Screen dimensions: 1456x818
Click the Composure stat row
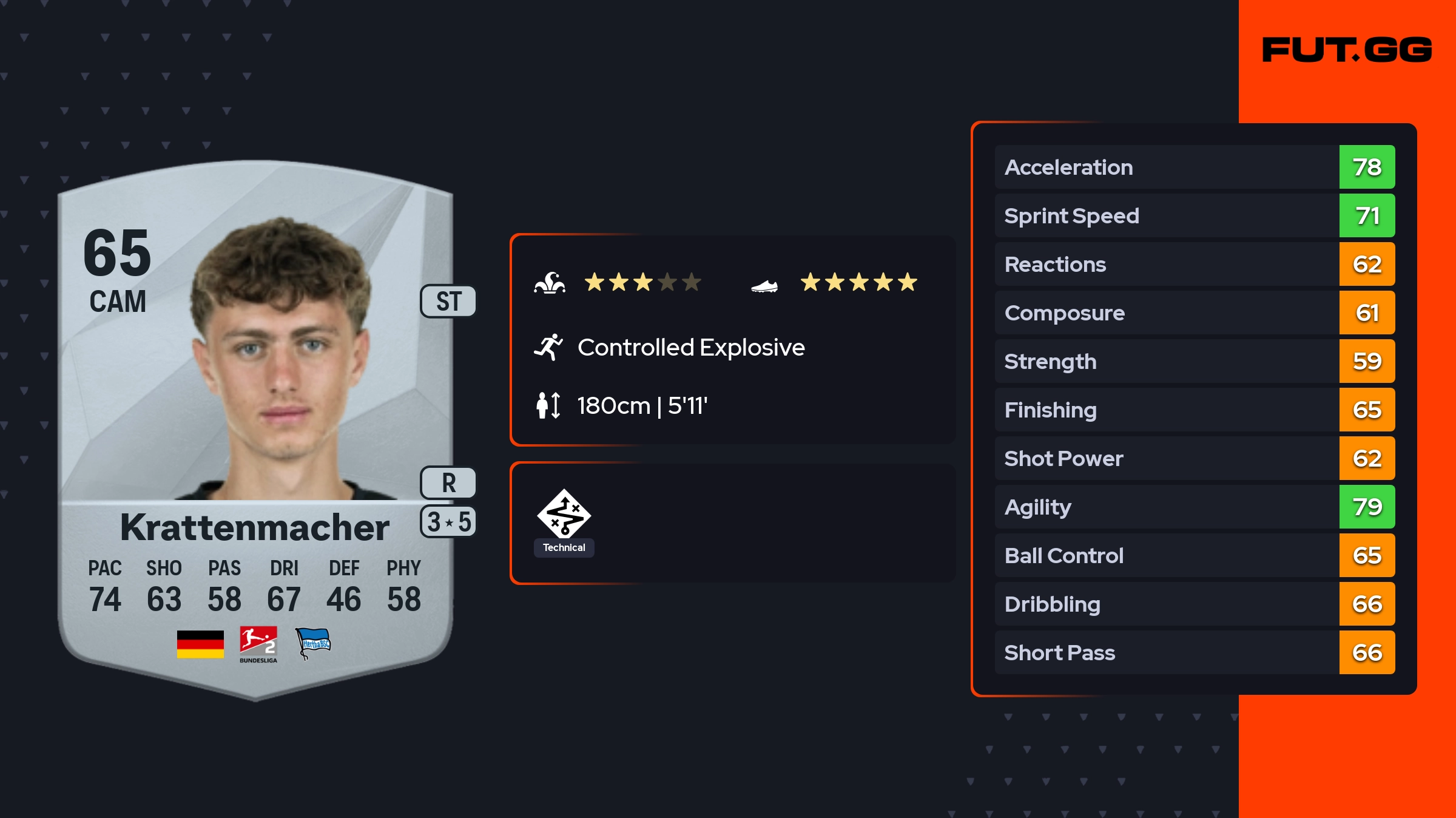tap(1194, 313)
